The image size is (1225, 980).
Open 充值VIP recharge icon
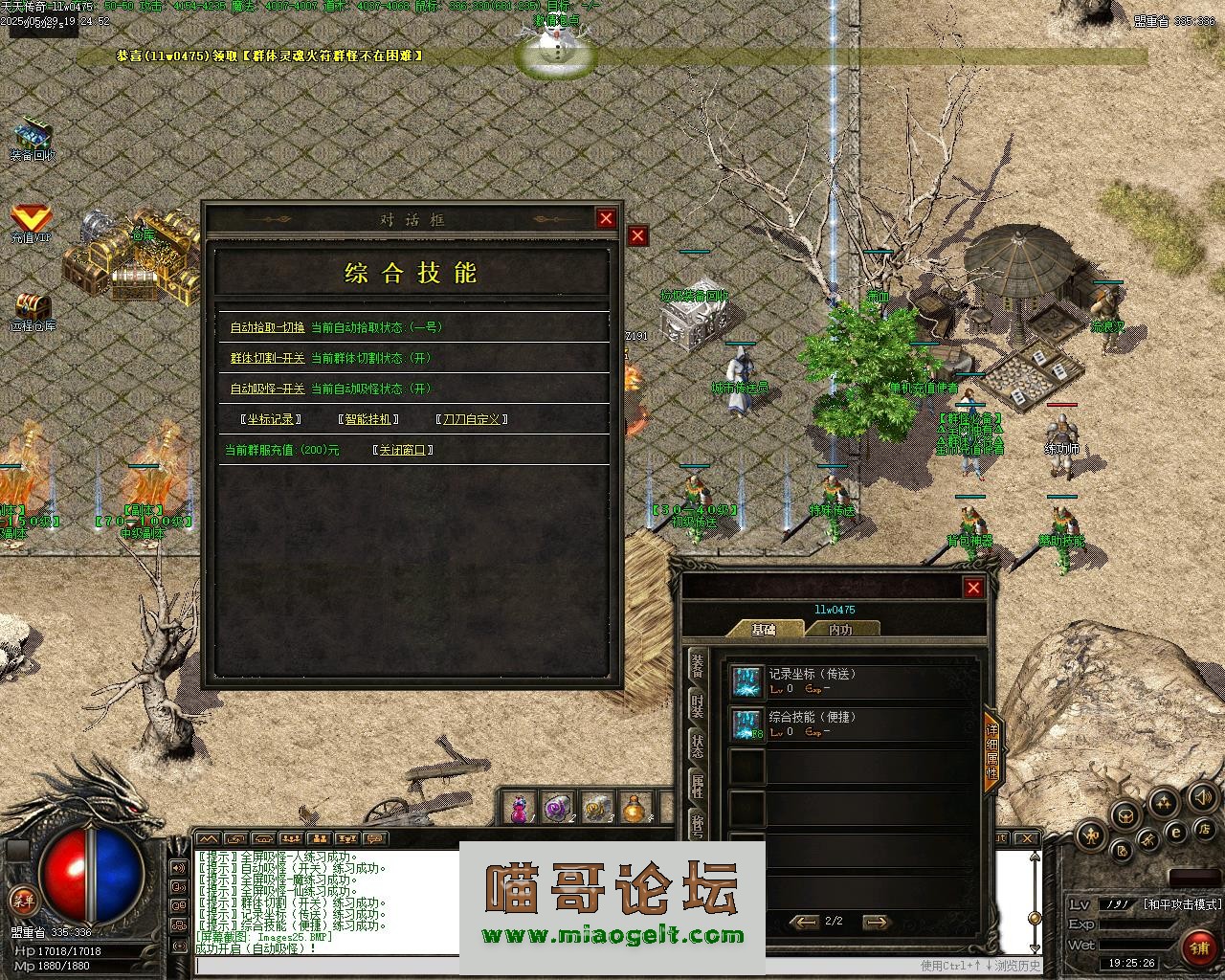click(31, 222)
